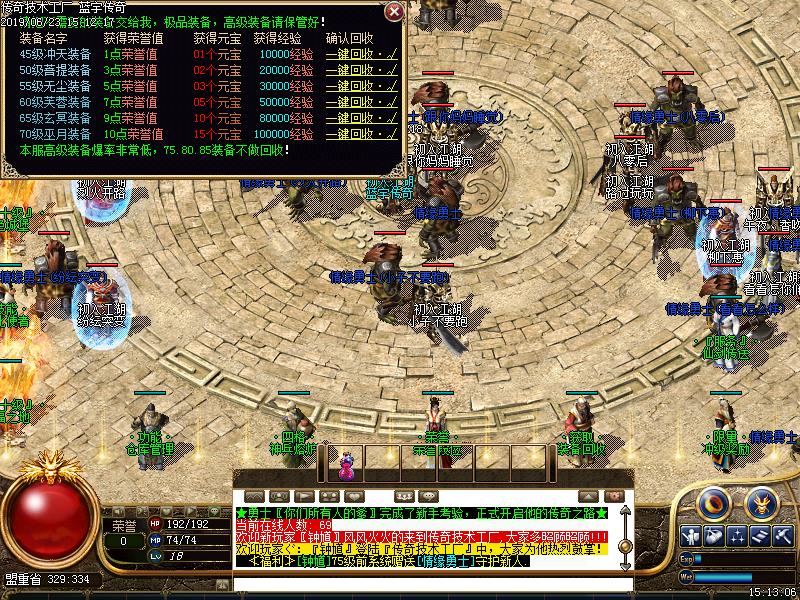Open the hammer settings icon
The image size is (800, 600).
[785, 536]
